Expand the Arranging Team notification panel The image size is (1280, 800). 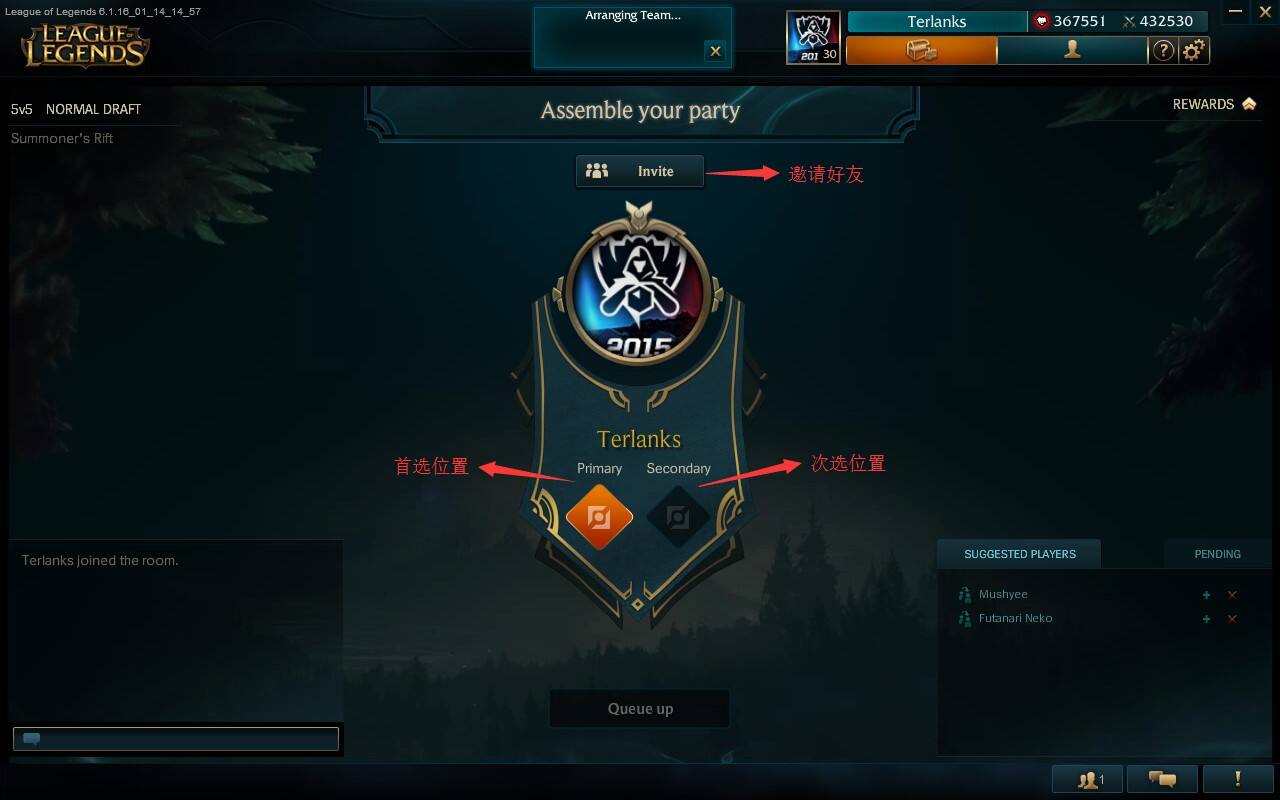click(x=632, y=15)
